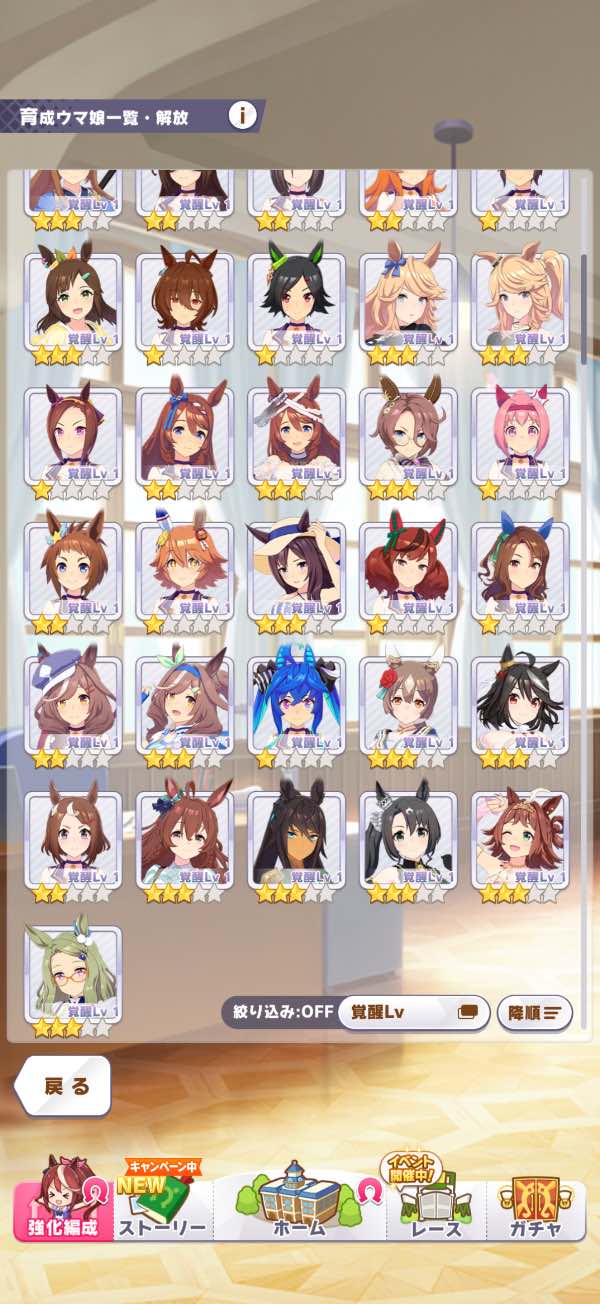Toggle the 降順 sort order button
600x1304 pixels.
coord(534,1012)
